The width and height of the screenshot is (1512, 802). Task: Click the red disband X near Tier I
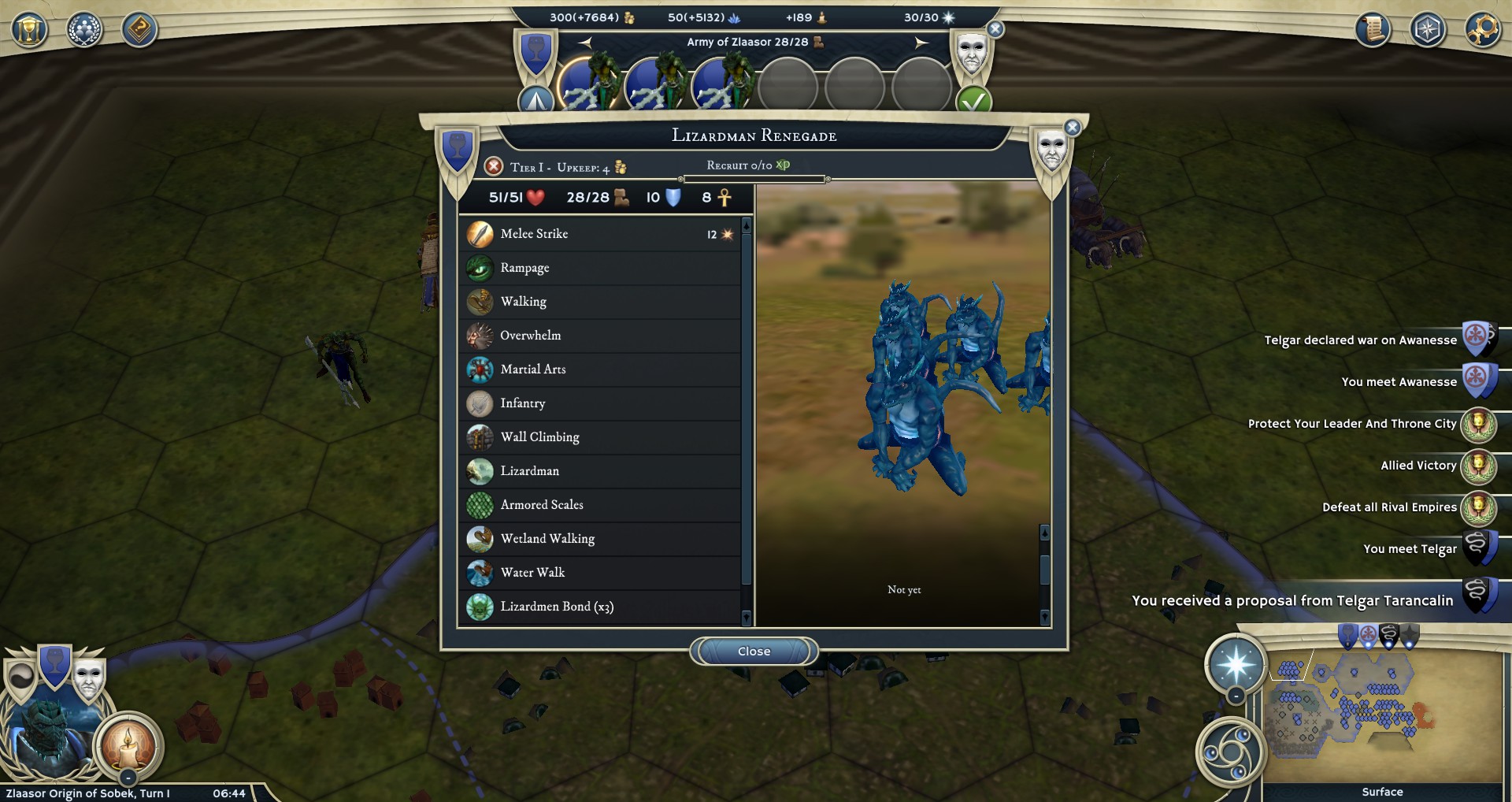click(x=495, y=166)
